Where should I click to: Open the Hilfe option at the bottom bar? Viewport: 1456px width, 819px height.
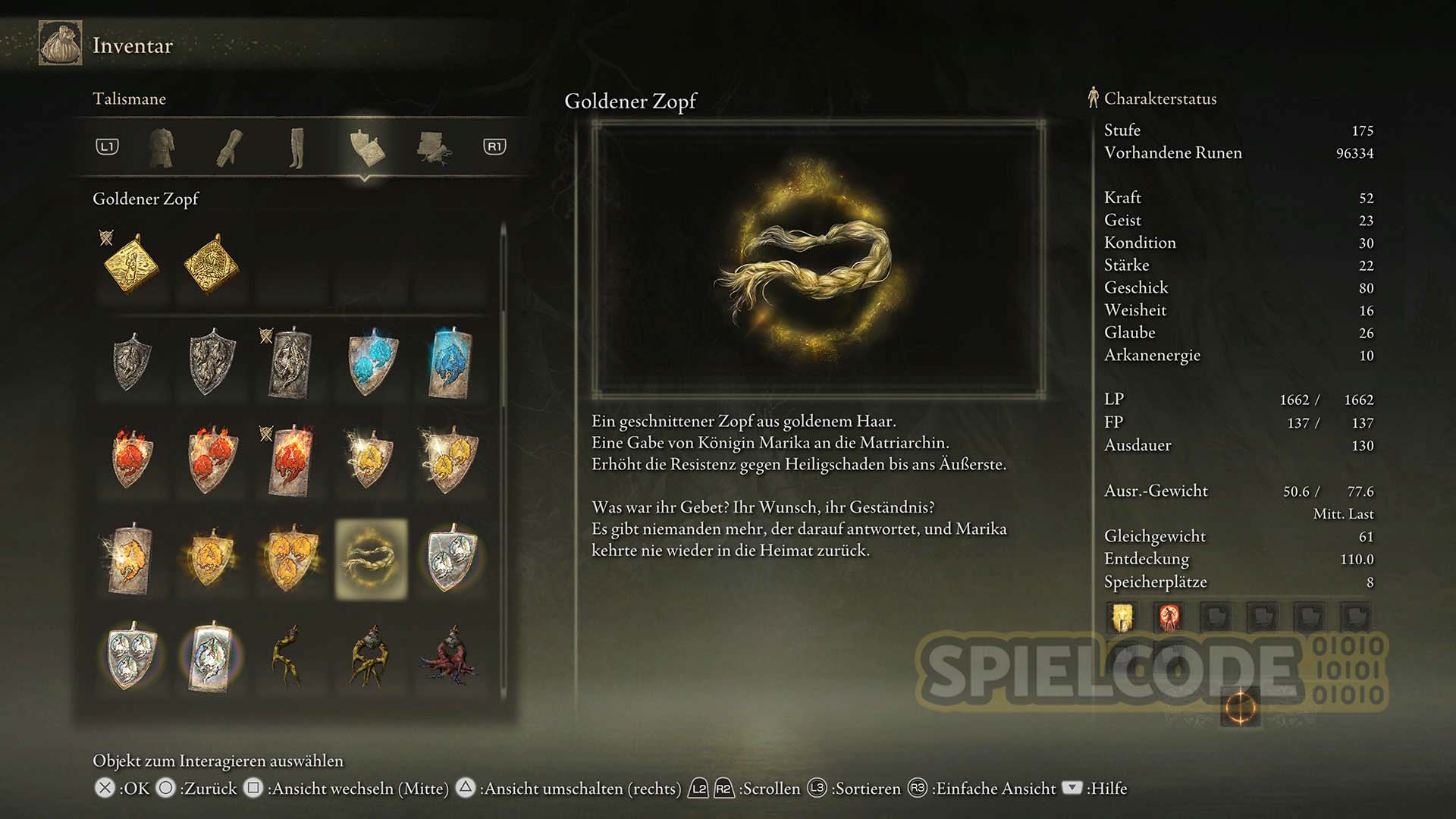[x=1072, y=789]
